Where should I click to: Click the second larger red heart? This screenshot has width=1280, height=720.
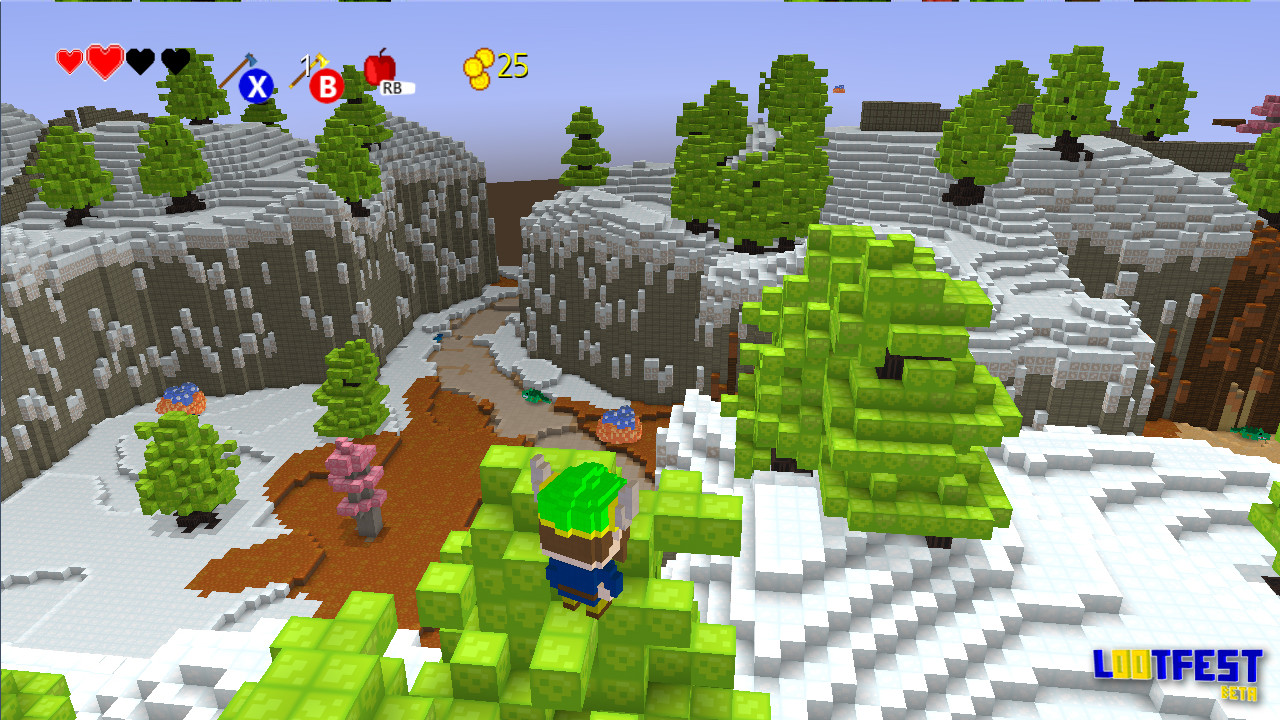[104, 61]
